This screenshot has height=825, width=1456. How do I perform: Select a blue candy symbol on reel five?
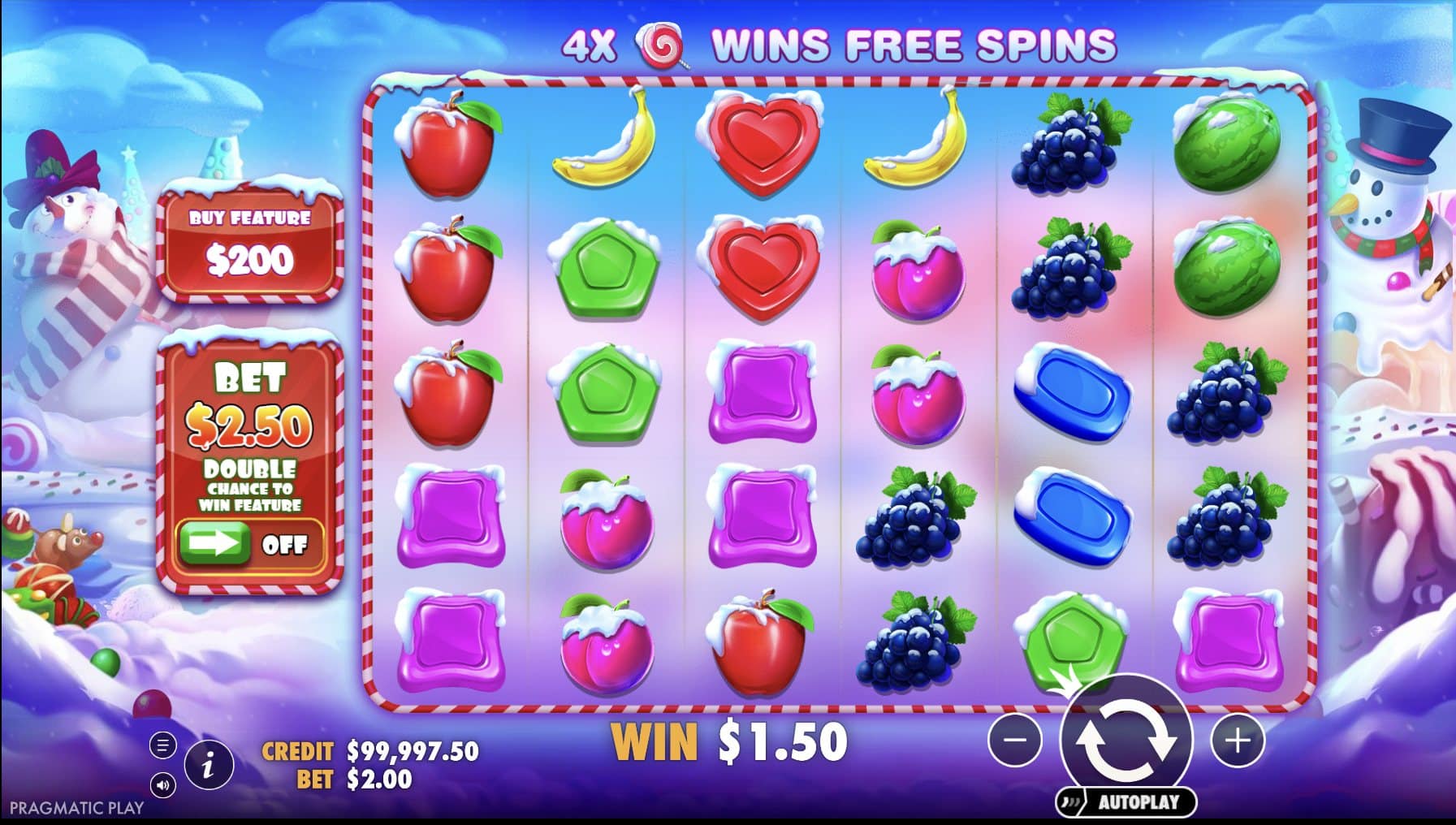(x=1071, y=394)
